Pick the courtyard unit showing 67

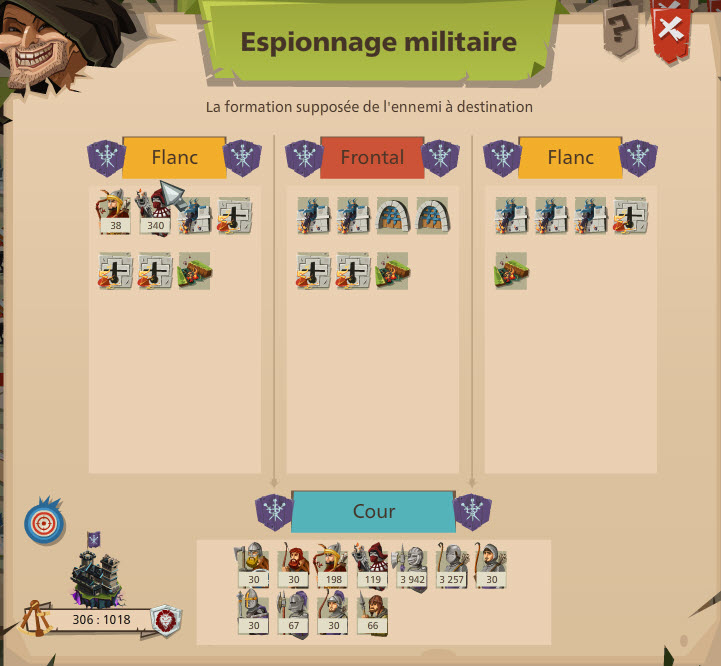pos(291,611)
